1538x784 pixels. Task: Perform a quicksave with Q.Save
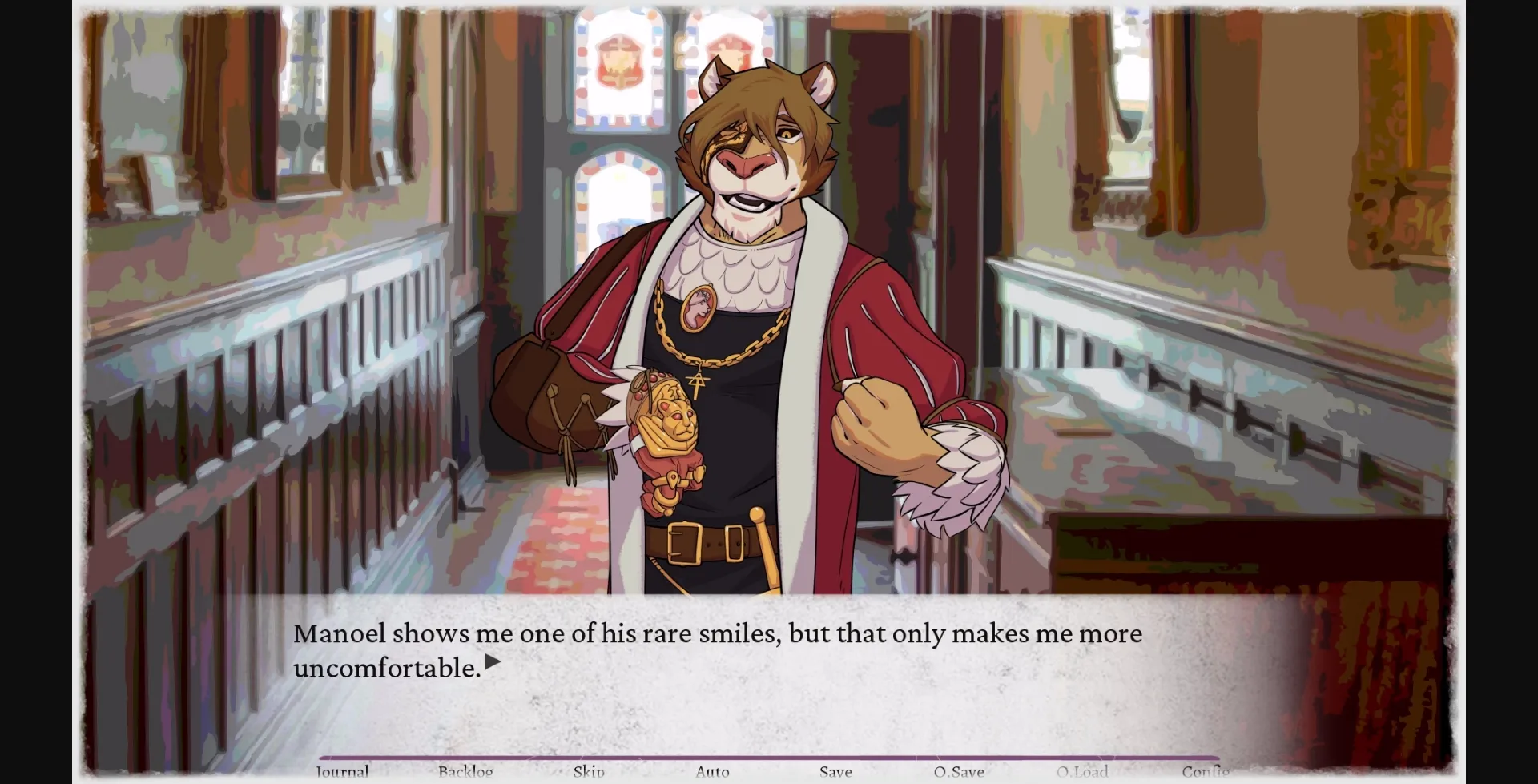(959, 771)
